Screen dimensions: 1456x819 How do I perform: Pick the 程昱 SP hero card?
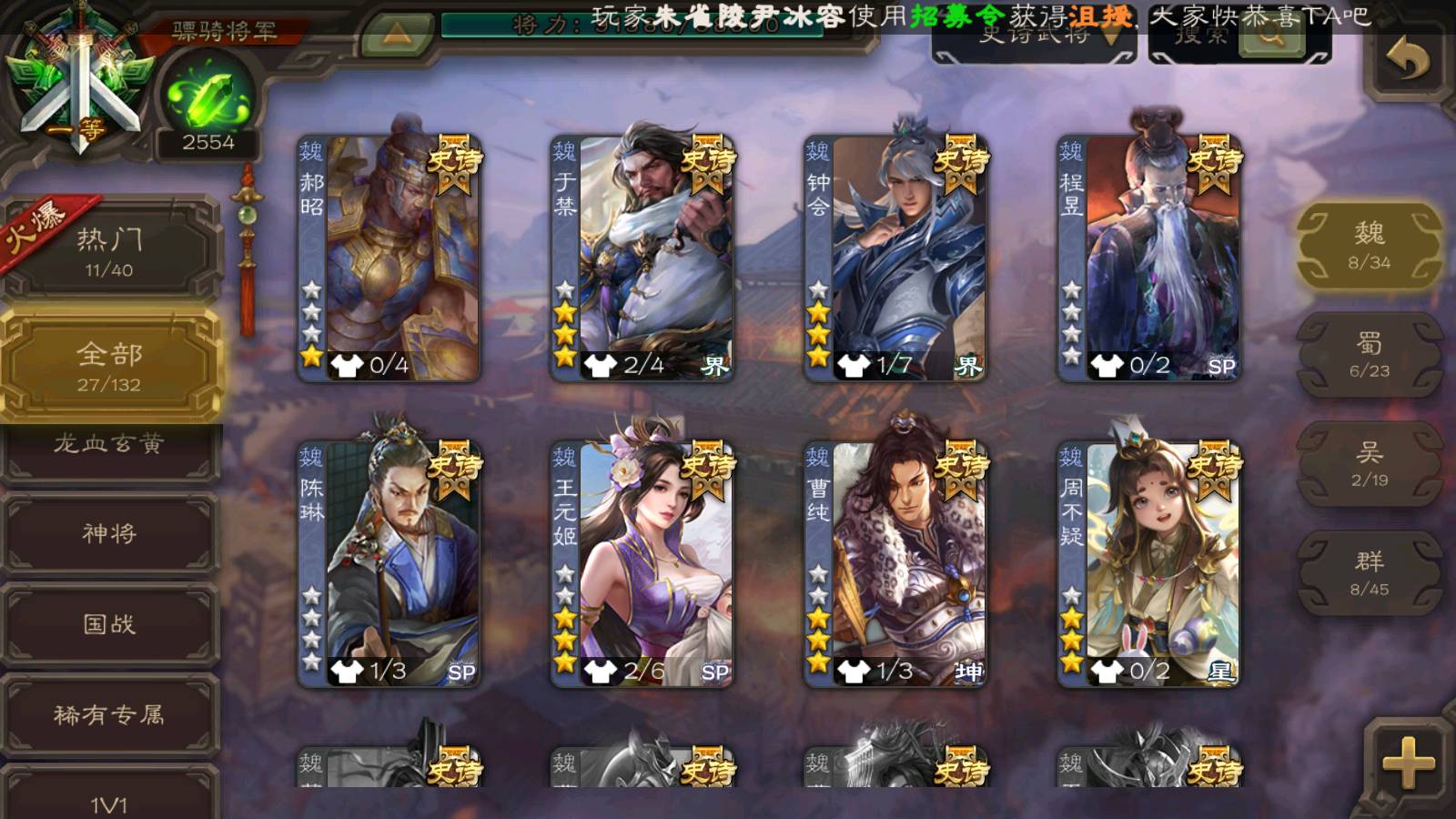tap(1148, 258)
